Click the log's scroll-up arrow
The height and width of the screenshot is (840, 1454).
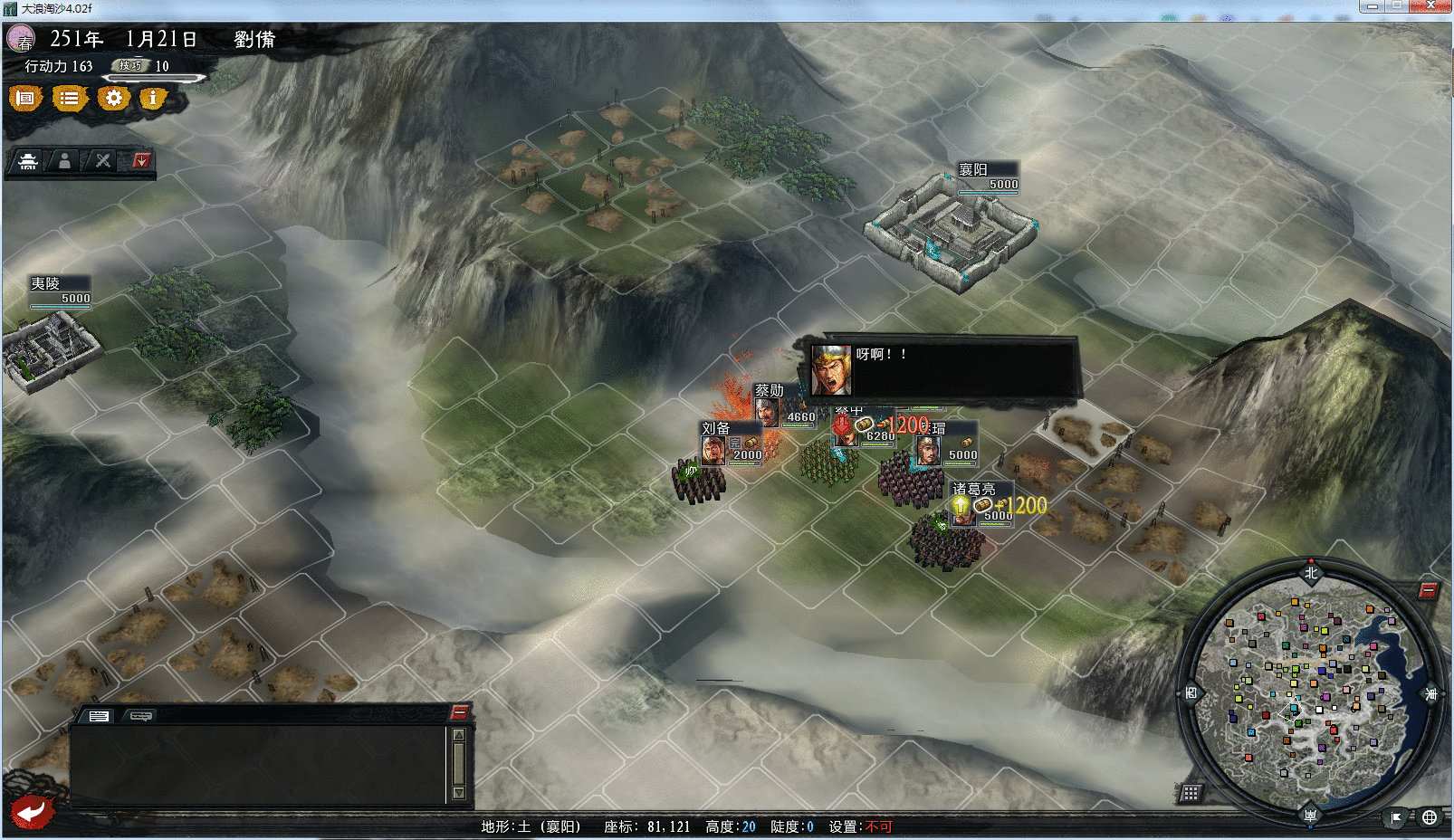point(459,734)
